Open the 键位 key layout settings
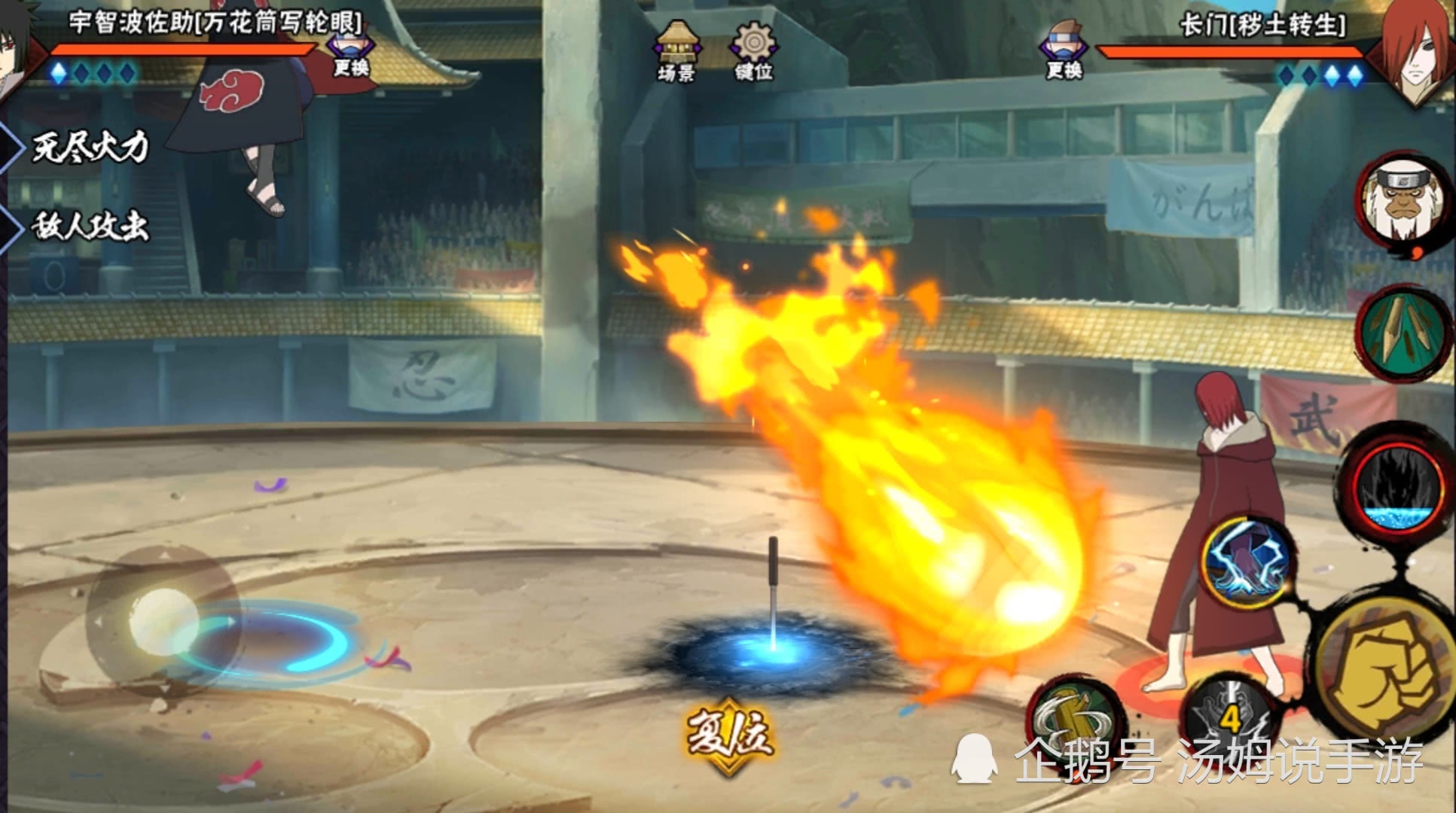1456x813 pixels. (753, 51)
